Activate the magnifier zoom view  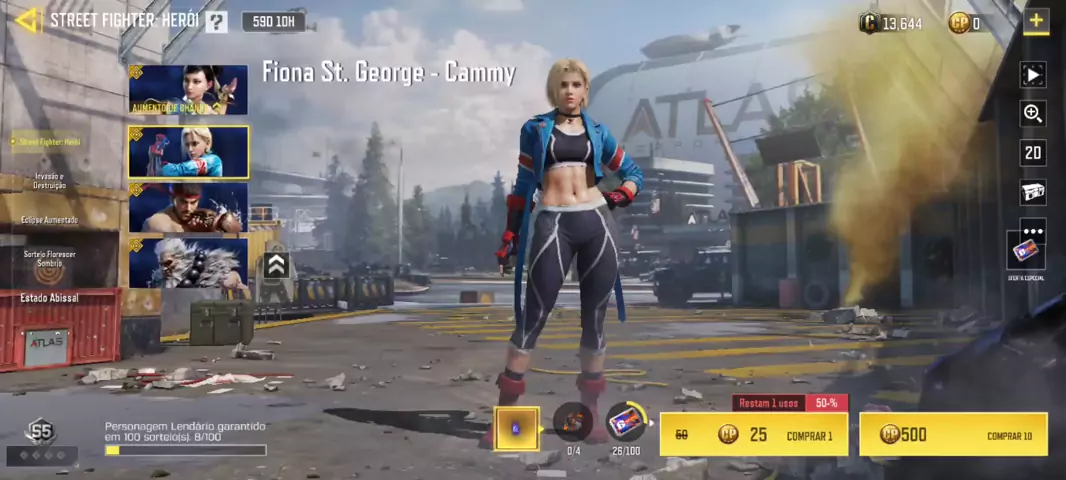[x=1033, y=113]
